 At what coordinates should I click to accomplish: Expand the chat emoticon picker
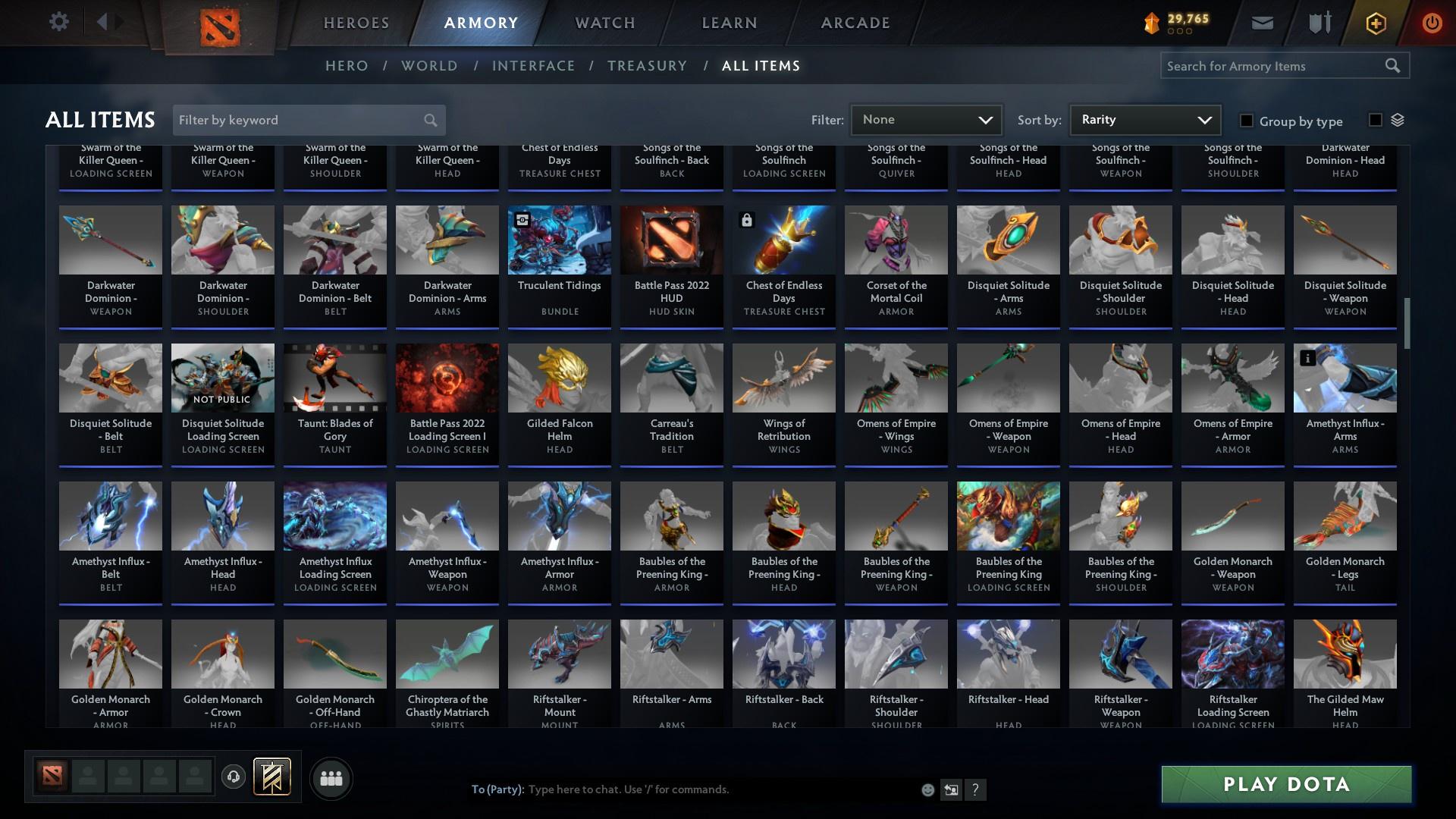(927, 789)
